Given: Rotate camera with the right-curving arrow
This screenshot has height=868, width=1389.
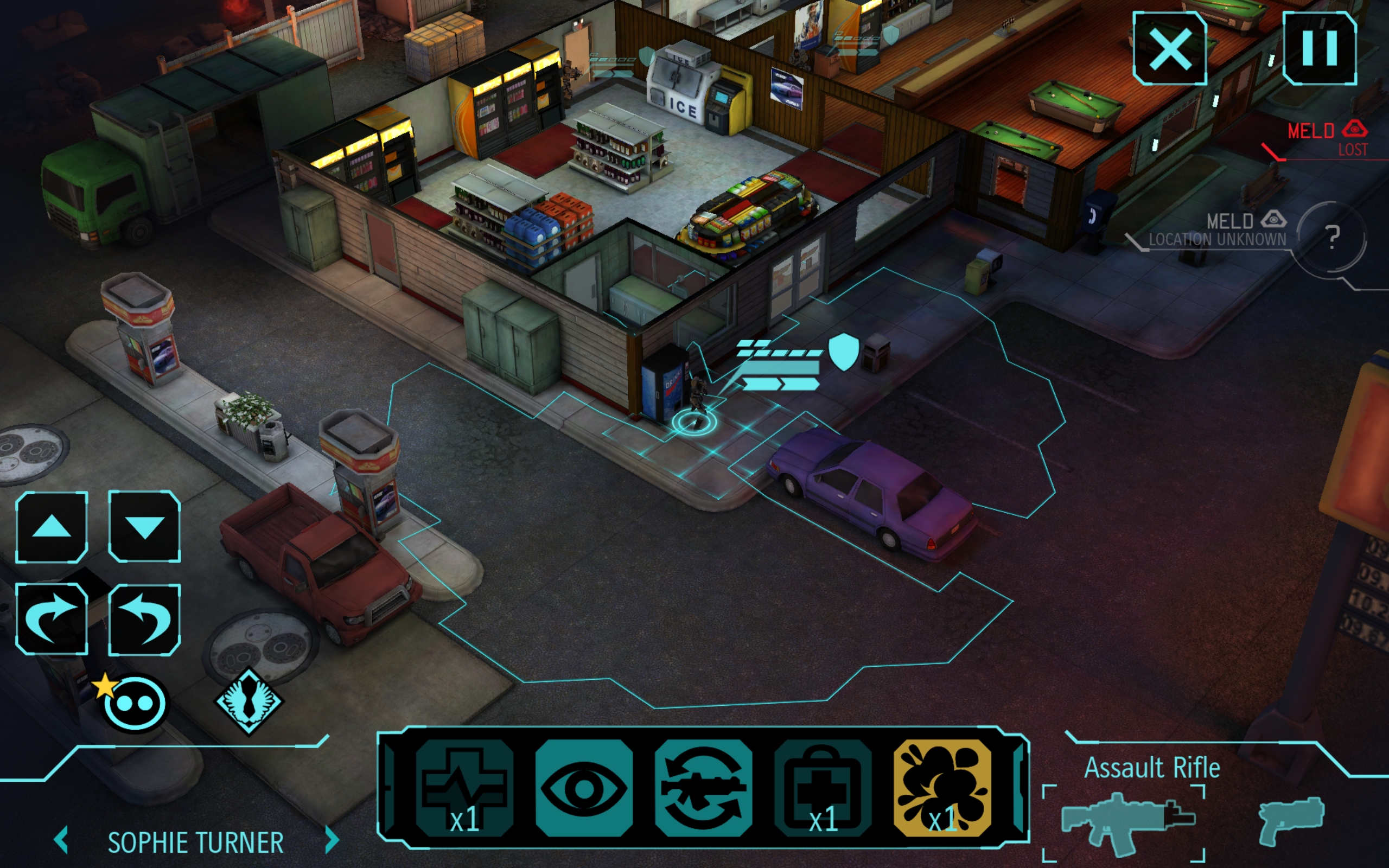Looking at the screenshot, I should 52,619.
